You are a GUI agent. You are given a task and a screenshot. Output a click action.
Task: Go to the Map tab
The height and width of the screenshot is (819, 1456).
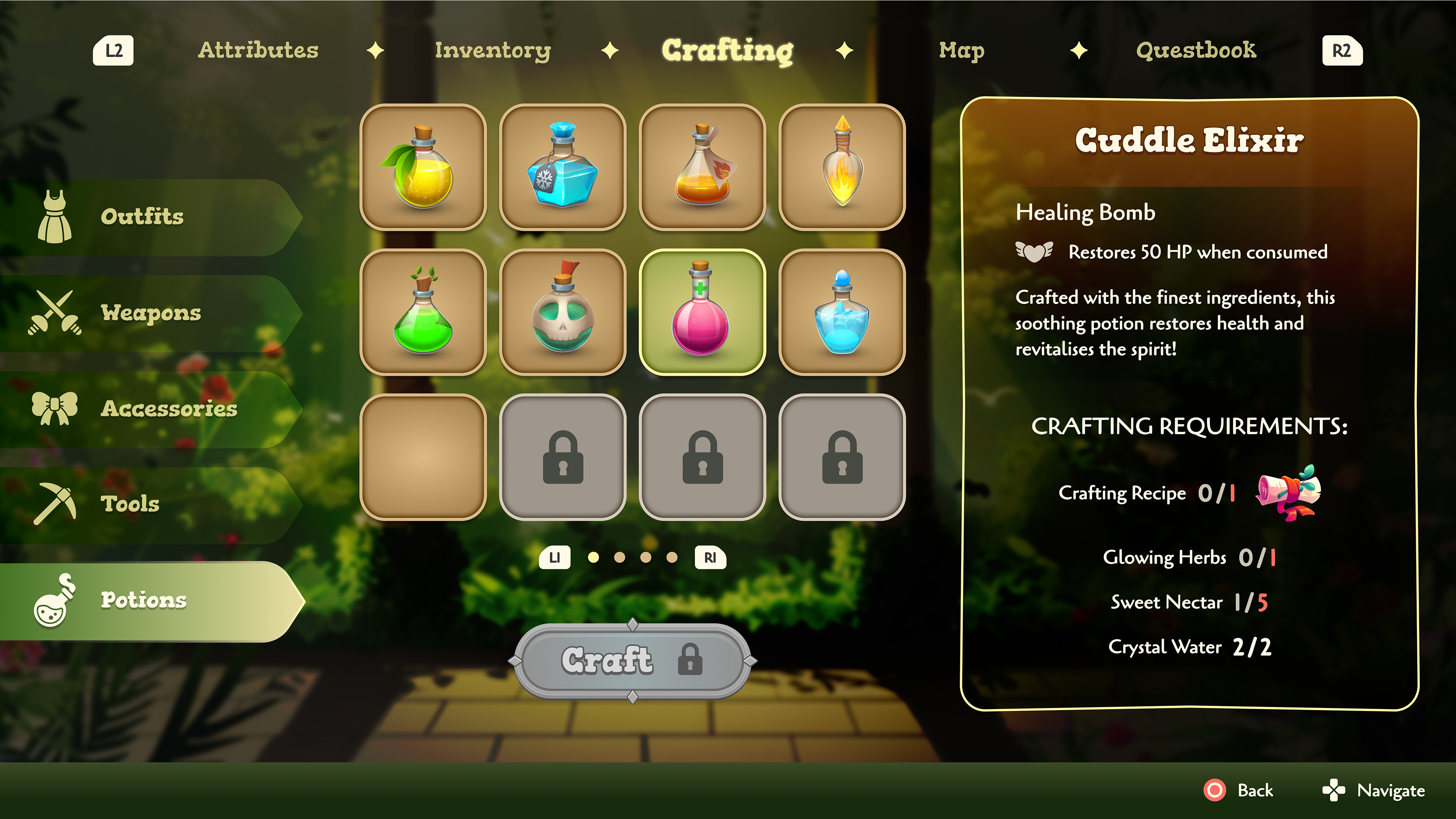point(962,50)
